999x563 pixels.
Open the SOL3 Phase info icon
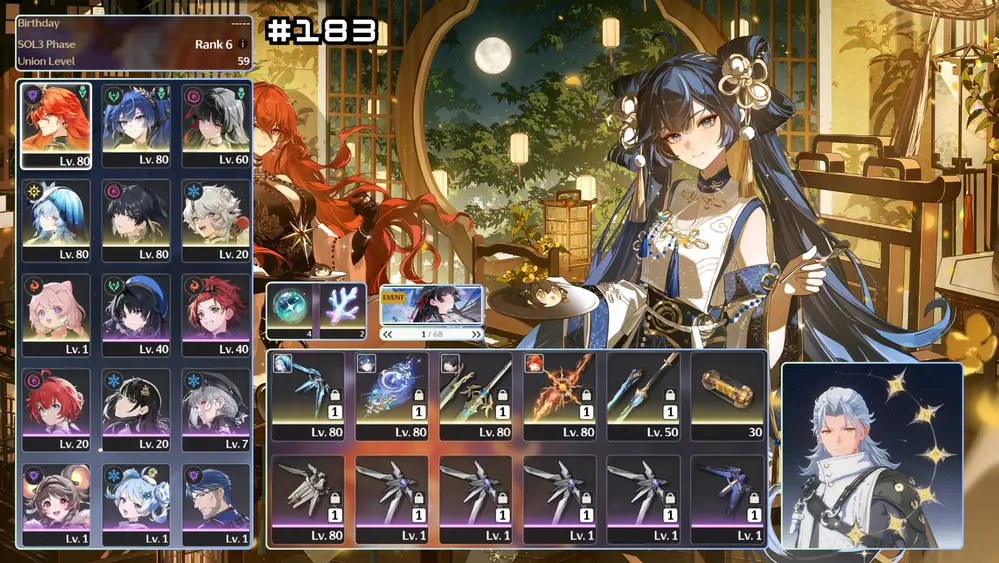point(242,44)
